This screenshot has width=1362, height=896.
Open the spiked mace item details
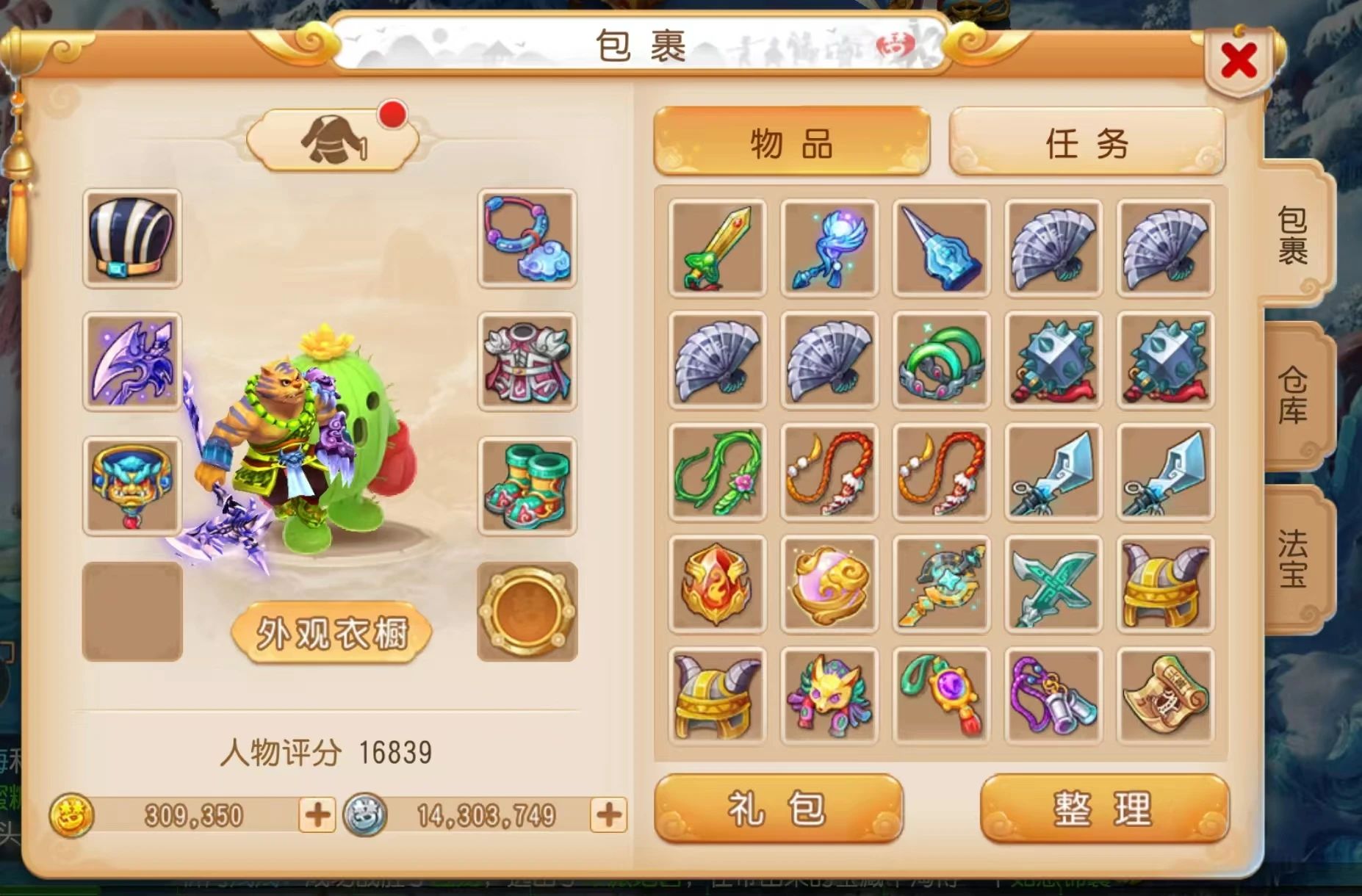click(x=1053, y=361)
